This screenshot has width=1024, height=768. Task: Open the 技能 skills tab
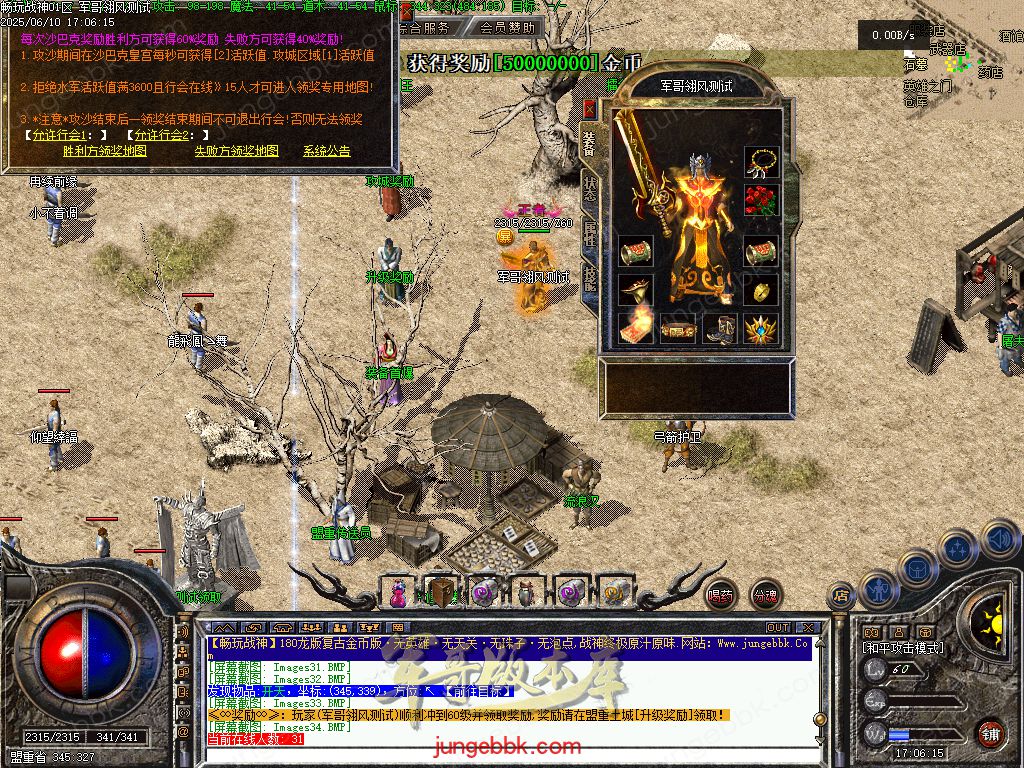[590, 277]
